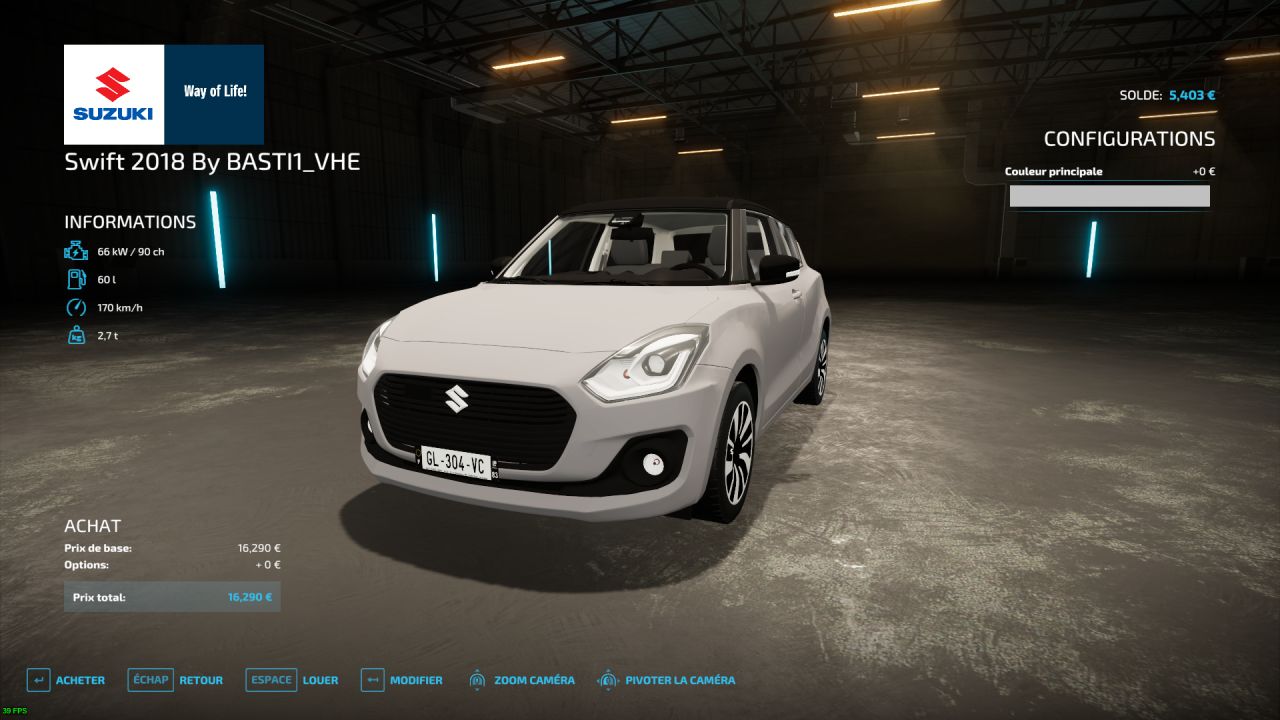Click the INFORMATIONS section heading
The width and height of the screenshot is (1280, 720).
coord(130,222)
